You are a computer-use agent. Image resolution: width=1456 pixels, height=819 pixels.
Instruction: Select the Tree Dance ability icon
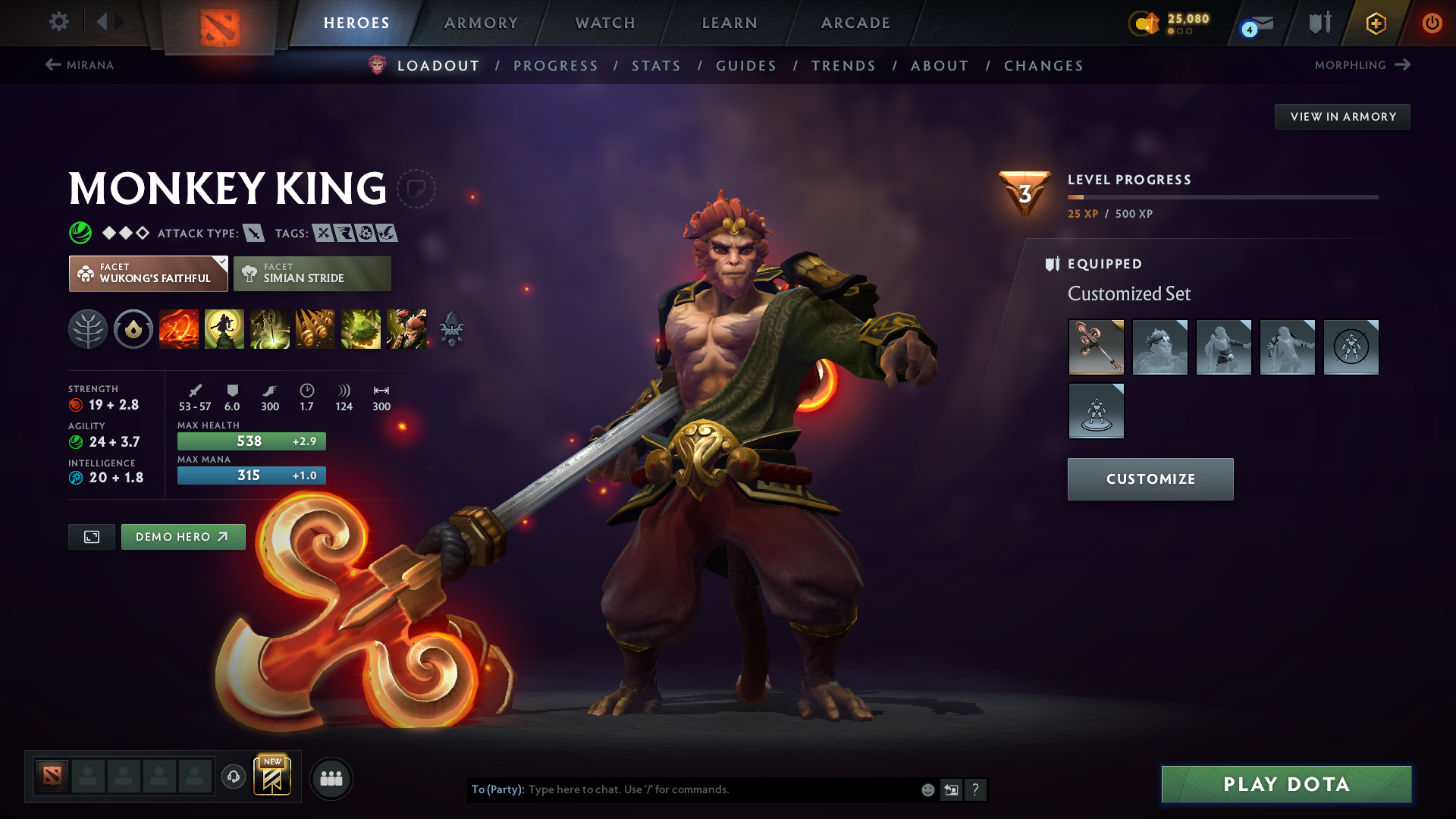[x=224, y=328]
